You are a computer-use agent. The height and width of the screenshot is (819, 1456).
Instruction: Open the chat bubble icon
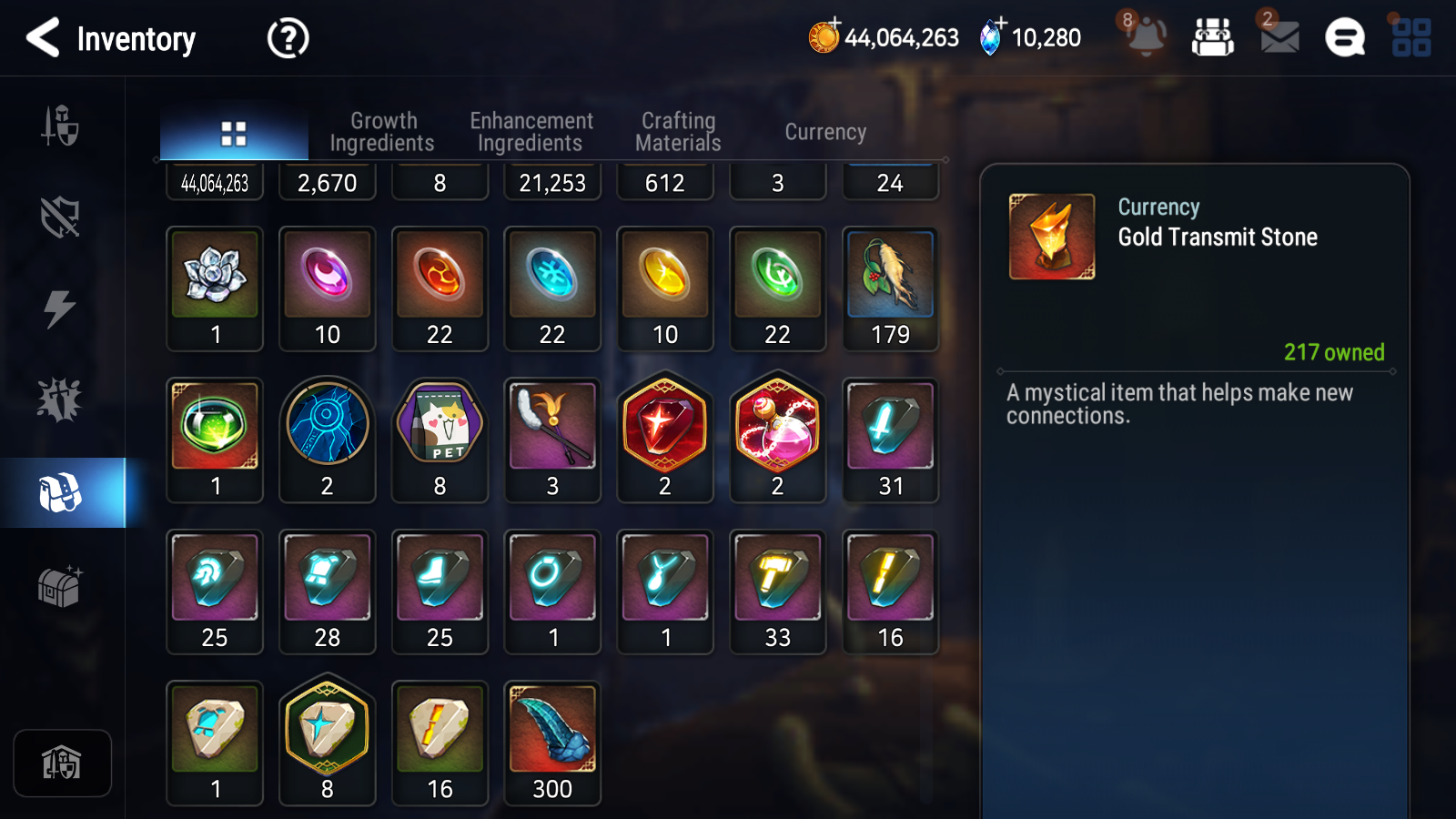click(x=1344, y=38)
